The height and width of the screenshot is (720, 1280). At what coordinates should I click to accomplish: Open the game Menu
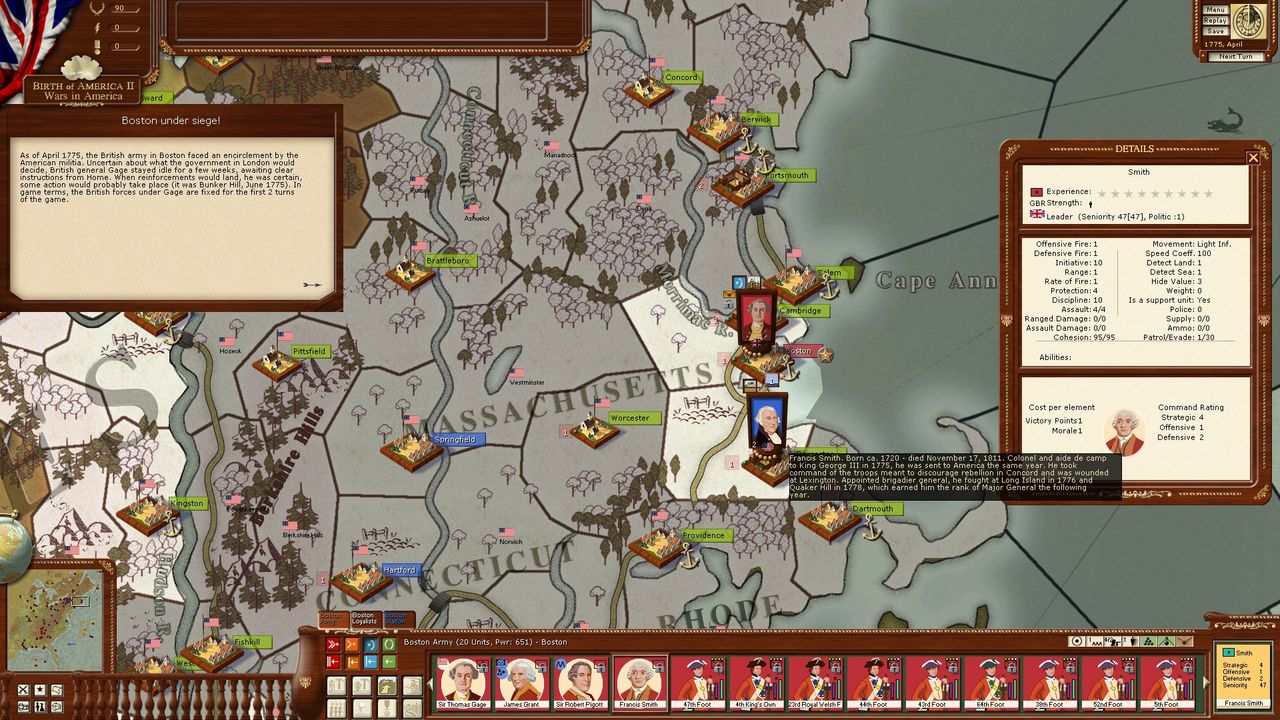1215,10
